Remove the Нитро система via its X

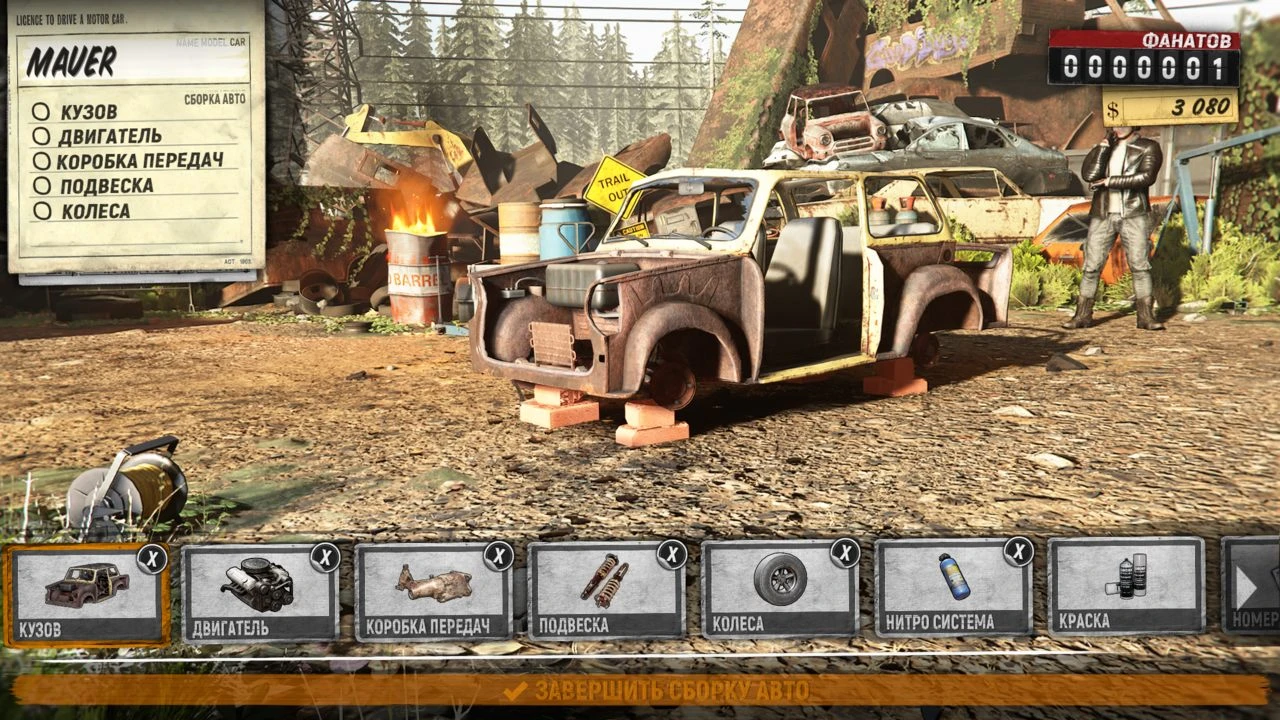tap(1018, 552)
